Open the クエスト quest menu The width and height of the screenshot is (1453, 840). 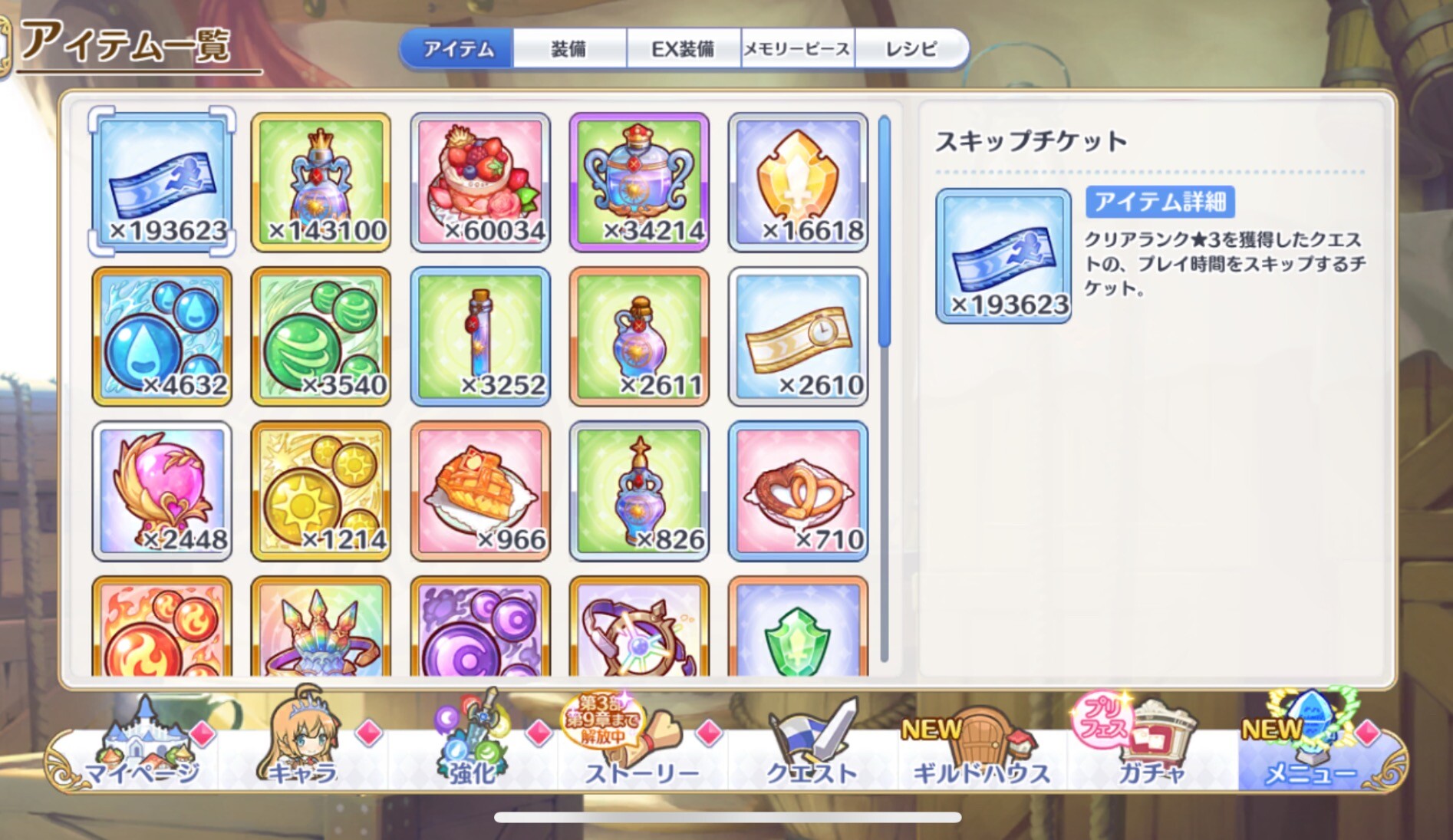point(812,748)
